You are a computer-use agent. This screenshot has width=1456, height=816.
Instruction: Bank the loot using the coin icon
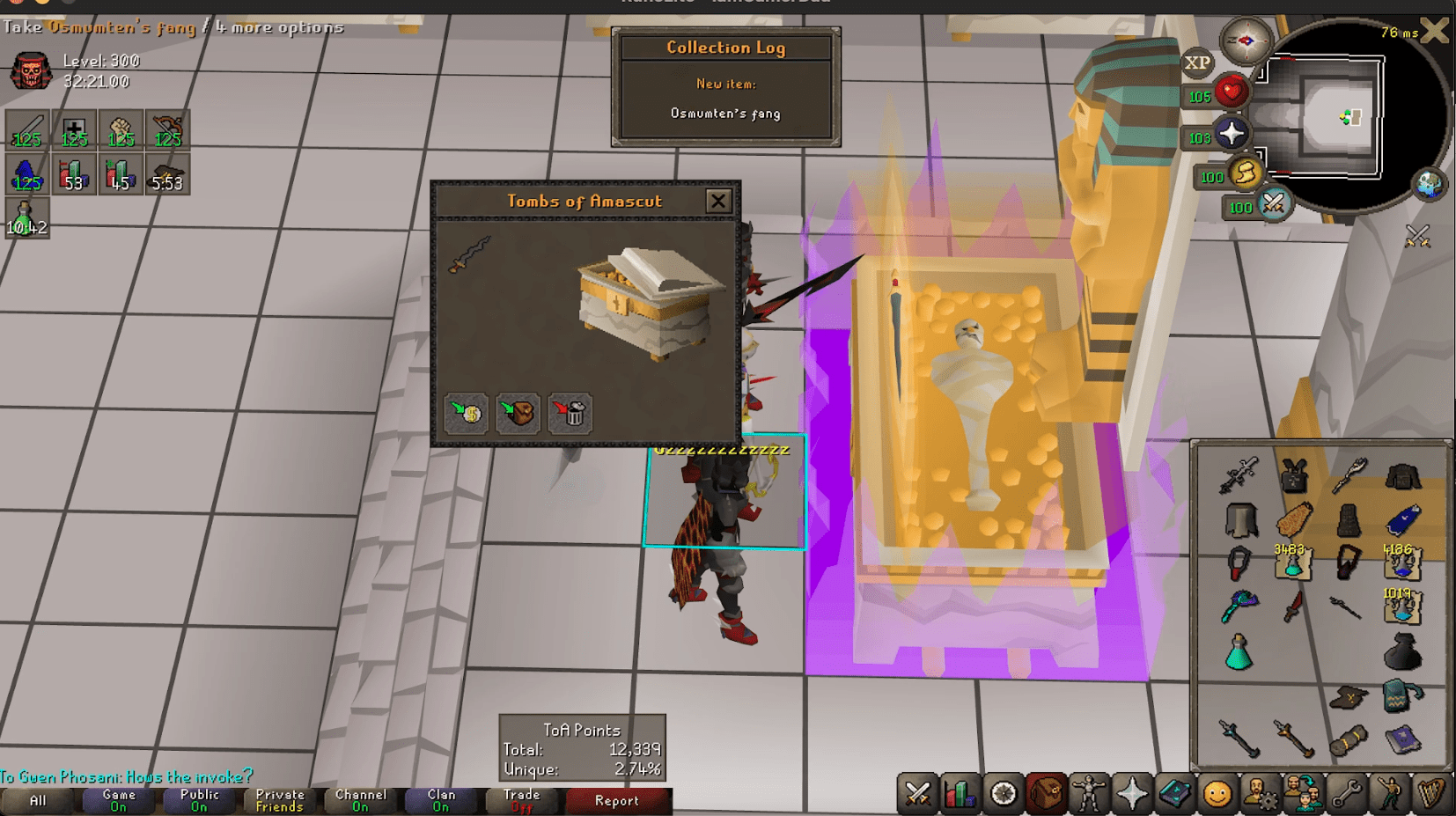point(467,414)
